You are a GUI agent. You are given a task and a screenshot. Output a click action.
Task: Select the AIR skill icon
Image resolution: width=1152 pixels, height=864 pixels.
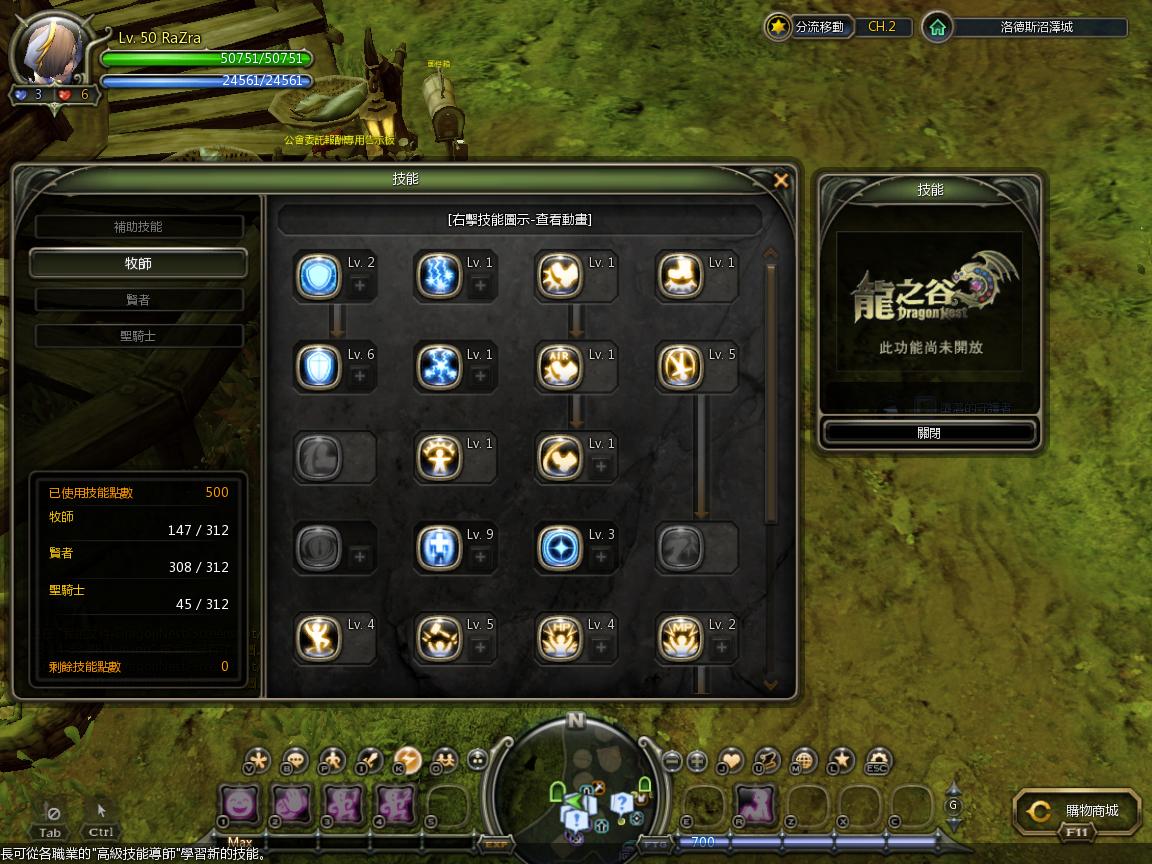click(x=558, y=367)
